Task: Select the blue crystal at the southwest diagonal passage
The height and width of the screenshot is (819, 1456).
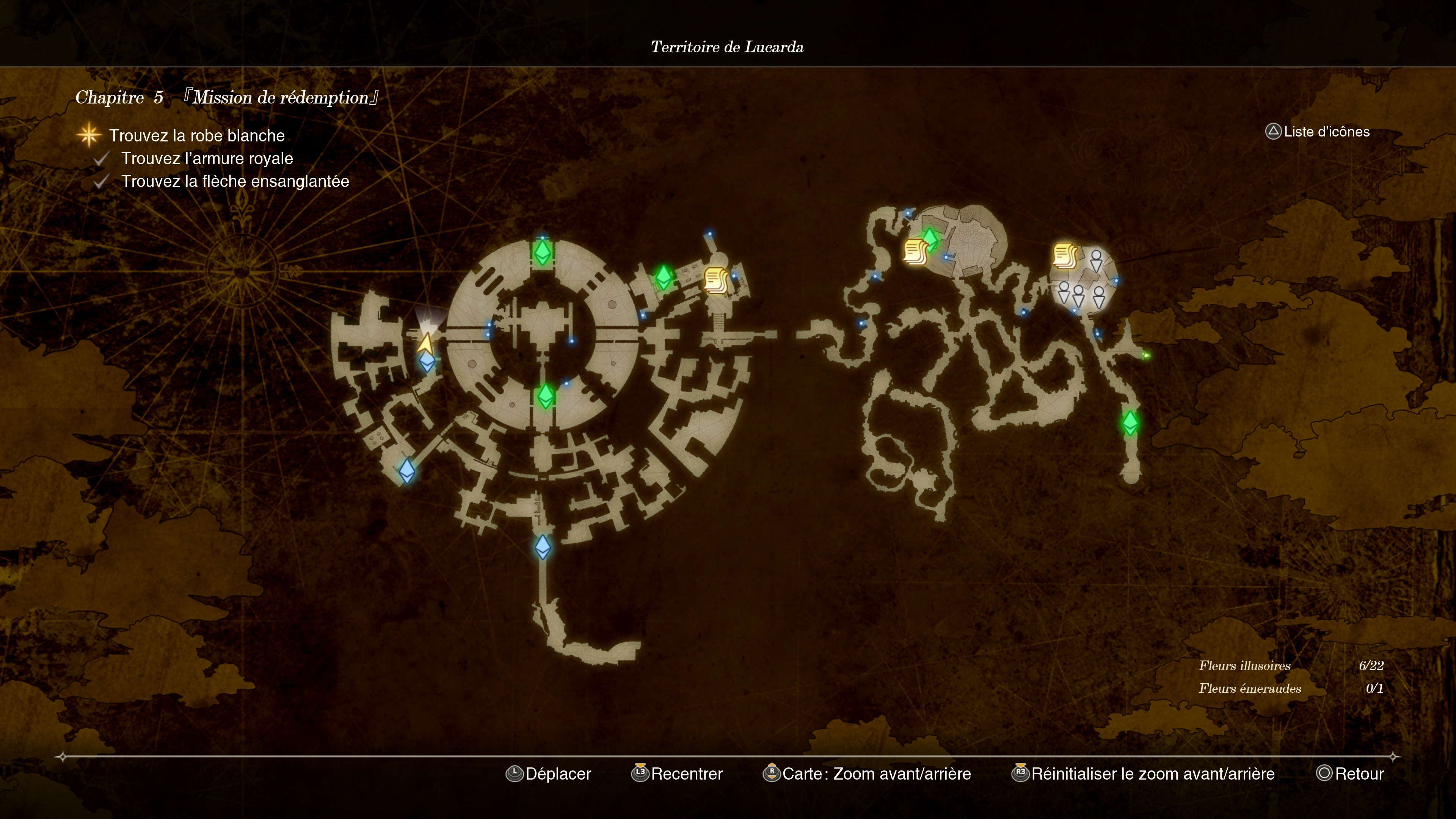Action: point(407,470)
